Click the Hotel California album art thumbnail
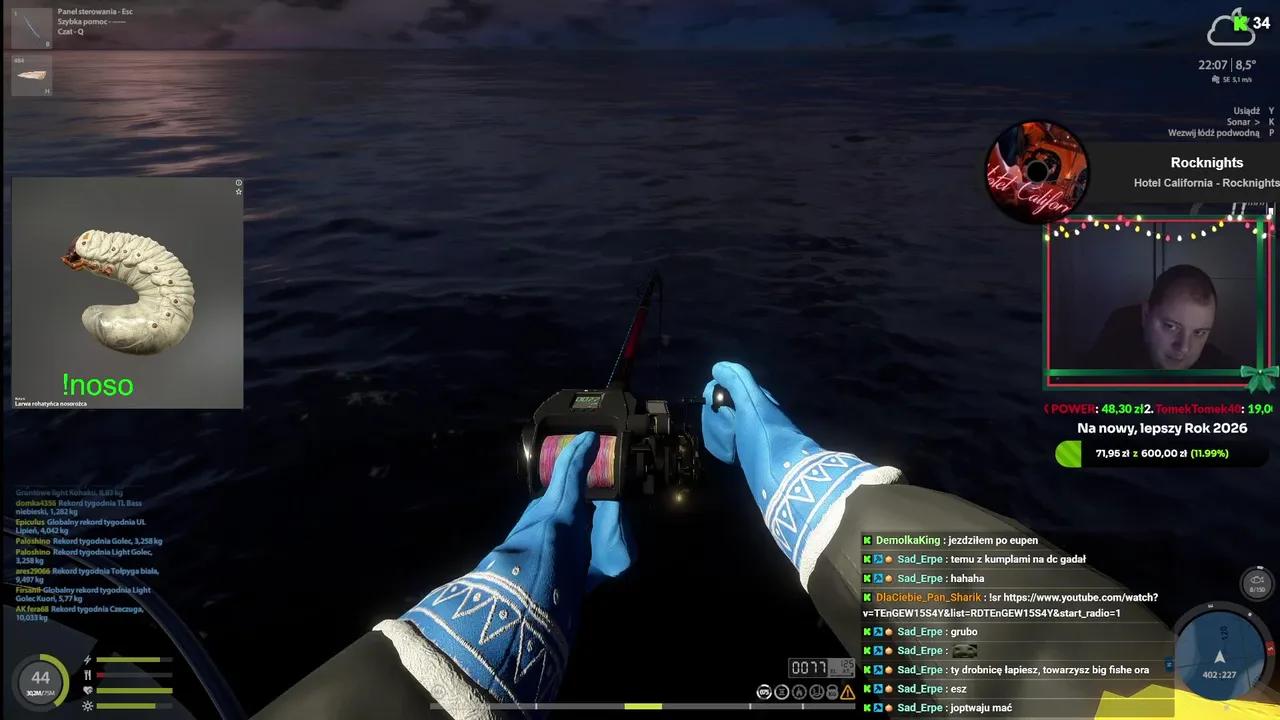 pyautogui.click(x=1037, y=170)
